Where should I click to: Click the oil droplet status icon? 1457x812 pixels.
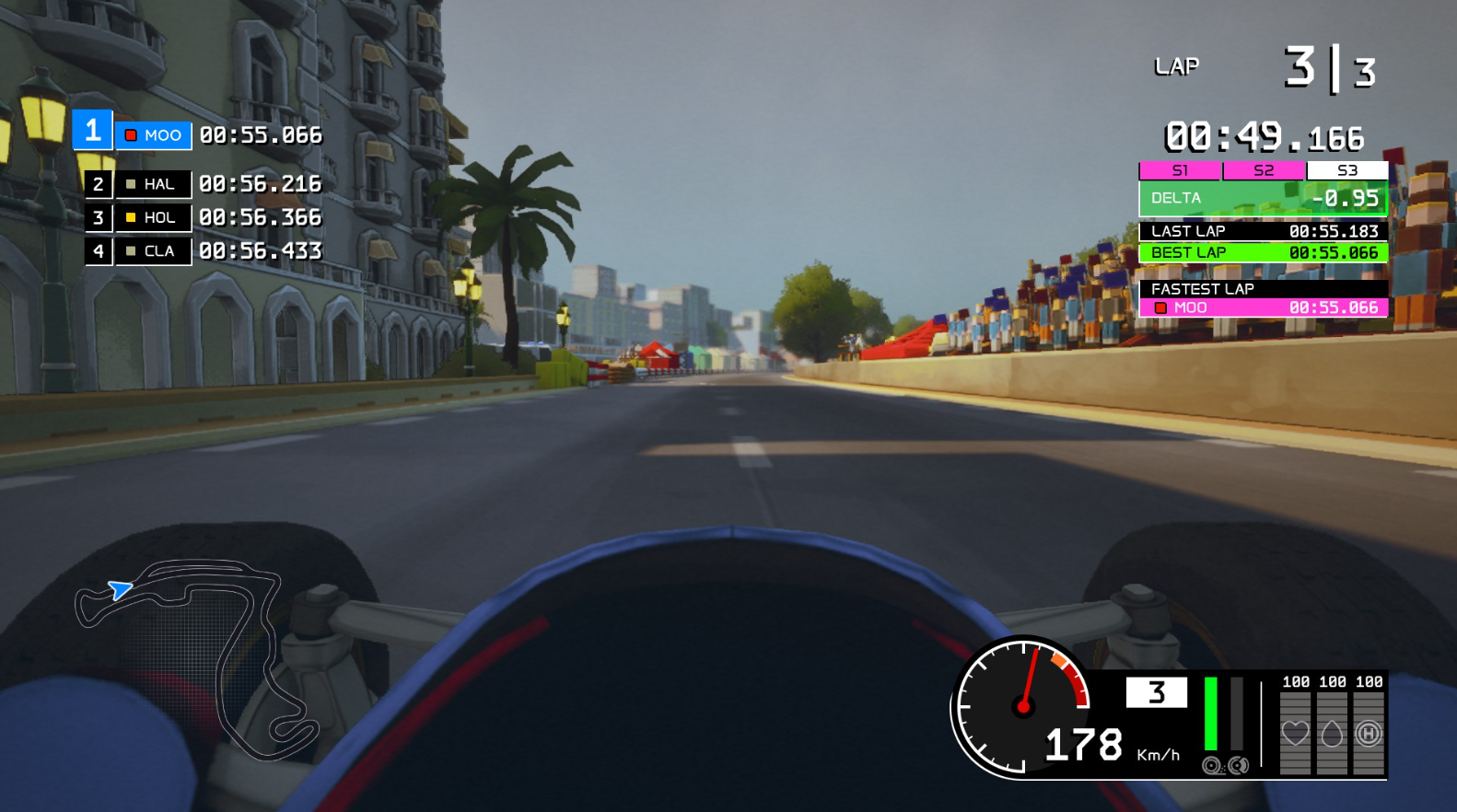[1332, 733]
